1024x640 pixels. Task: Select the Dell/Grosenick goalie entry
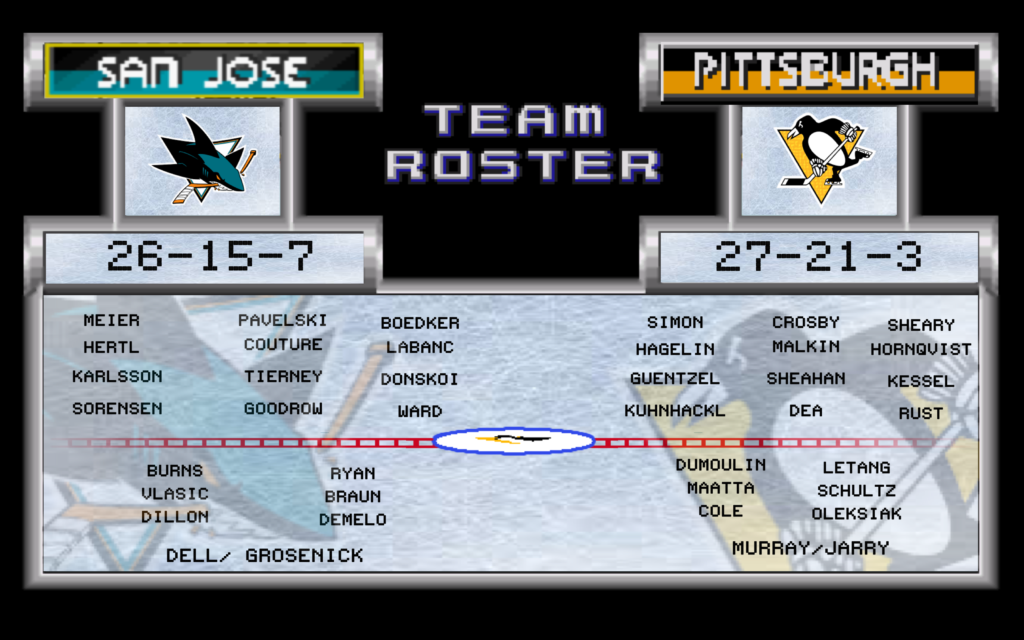coord(264,555)
